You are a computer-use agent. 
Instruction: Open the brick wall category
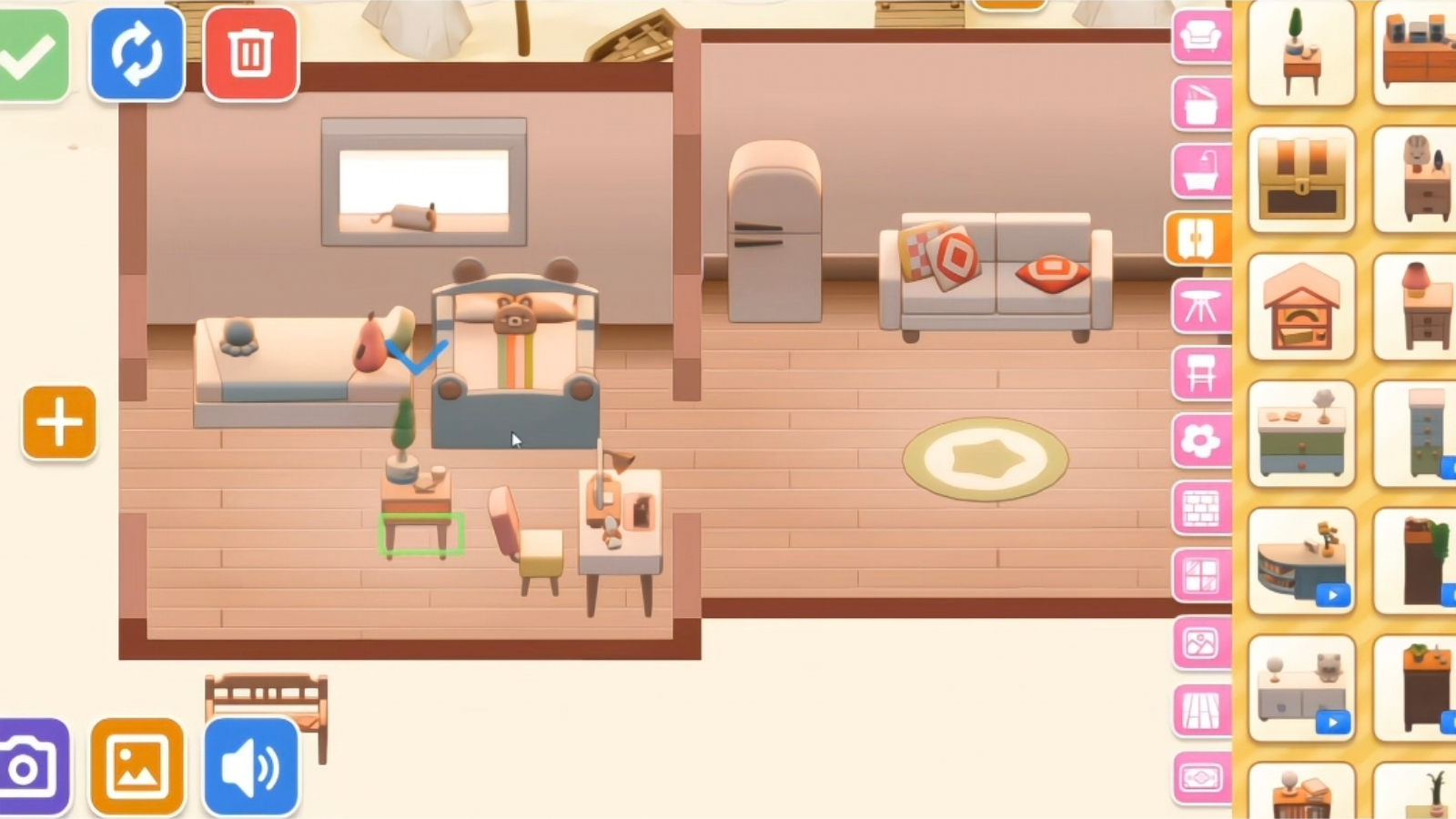pyautogui.click(x=1199, y=506)
